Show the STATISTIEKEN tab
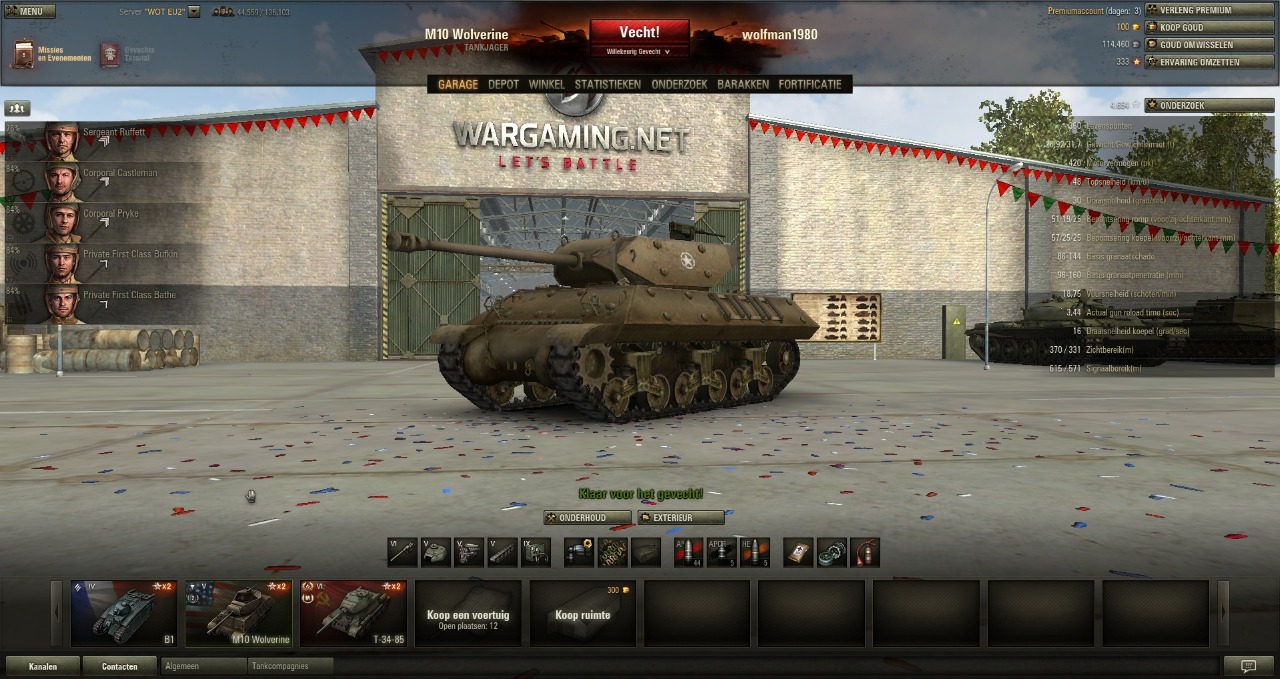Image resolution: width=1280 pixels, height=679 pixels. point(607,85)
